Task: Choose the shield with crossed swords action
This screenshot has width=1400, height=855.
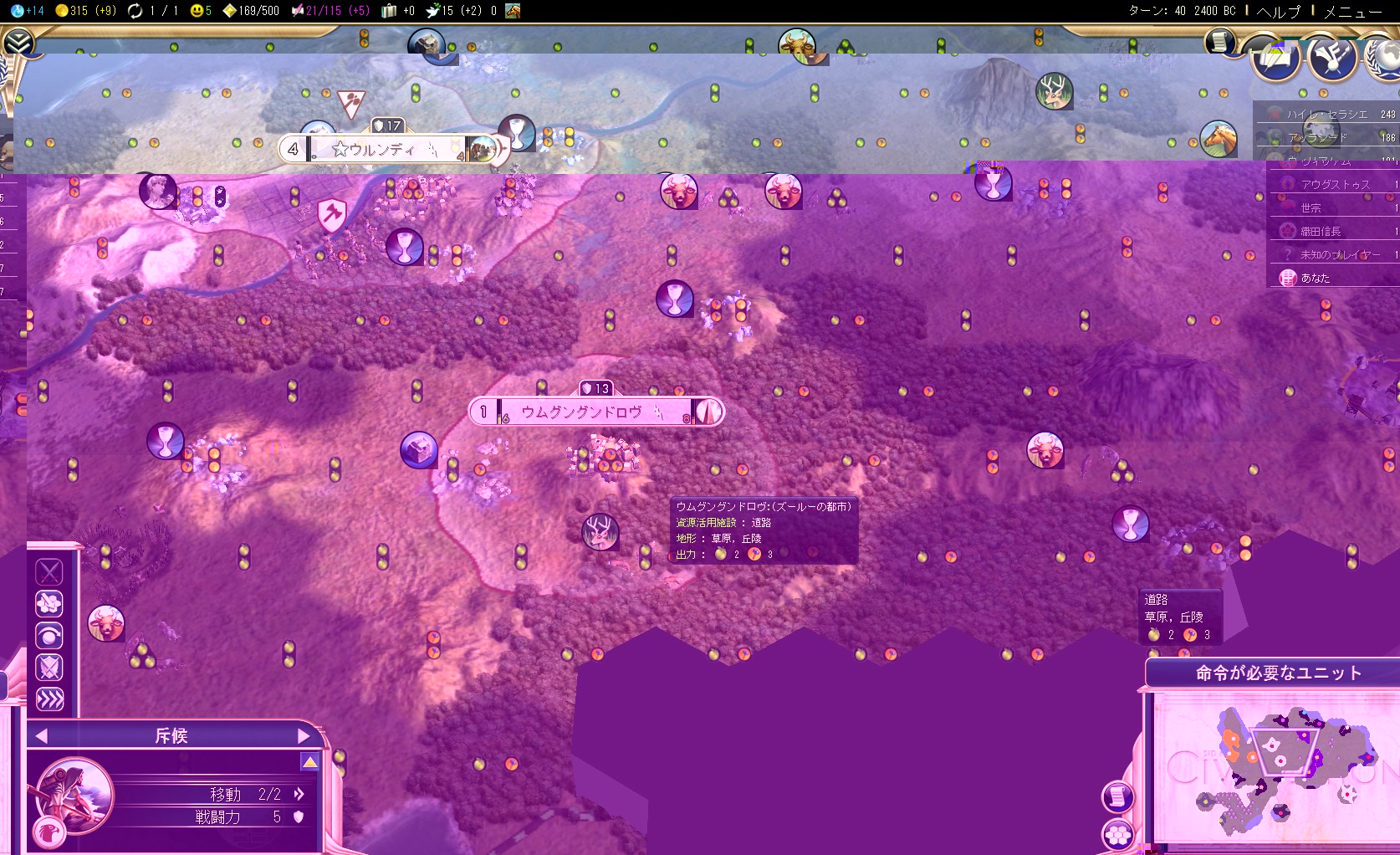Action: [49, 668]
